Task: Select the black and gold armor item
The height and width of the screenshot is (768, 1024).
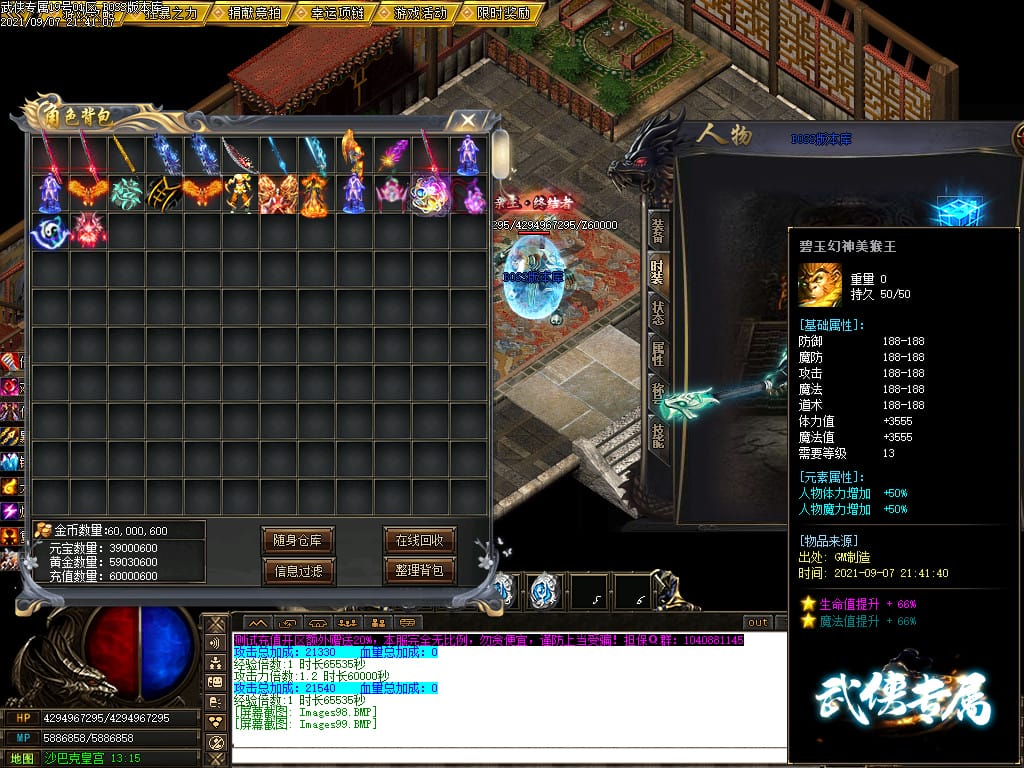Action: (164, 193)
